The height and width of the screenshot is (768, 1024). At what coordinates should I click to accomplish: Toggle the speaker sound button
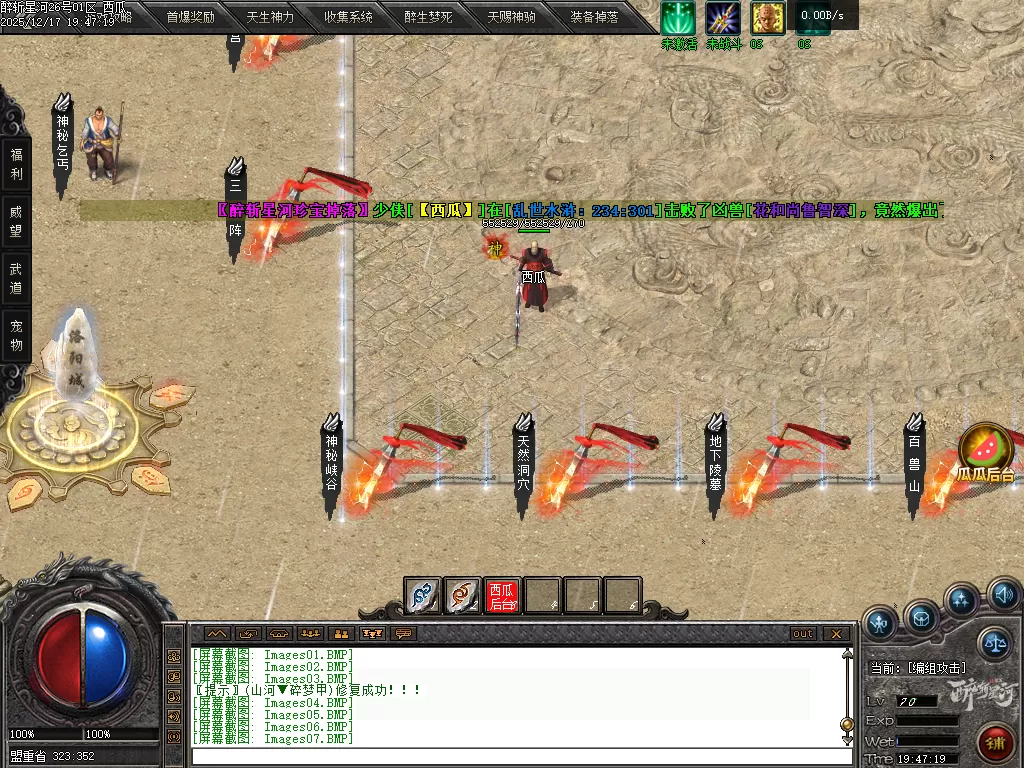pos(1004,595)
